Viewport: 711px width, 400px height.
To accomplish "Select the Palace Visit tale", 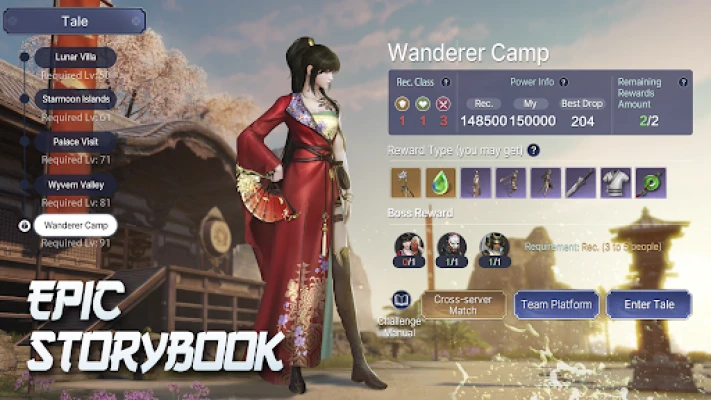I will (75, 142).
